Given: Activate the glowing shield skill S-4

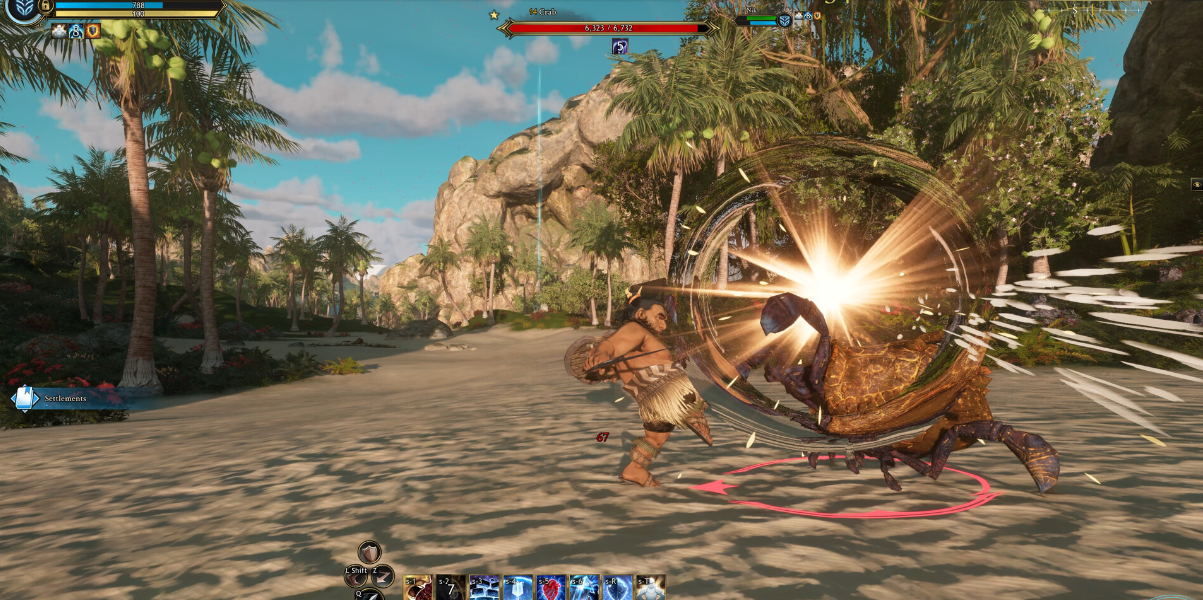Looking at the screenshot, I should coord(517,588).
